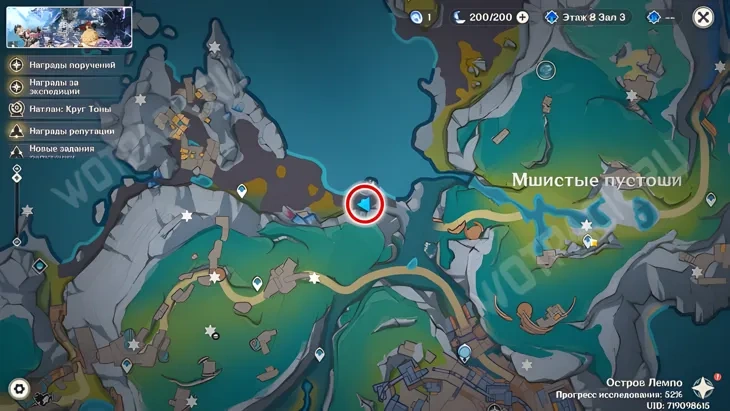This screenshot has height=411, width=730.
Task: Select Натлан: Круг Тоны entry
Action: pos(65,109)
